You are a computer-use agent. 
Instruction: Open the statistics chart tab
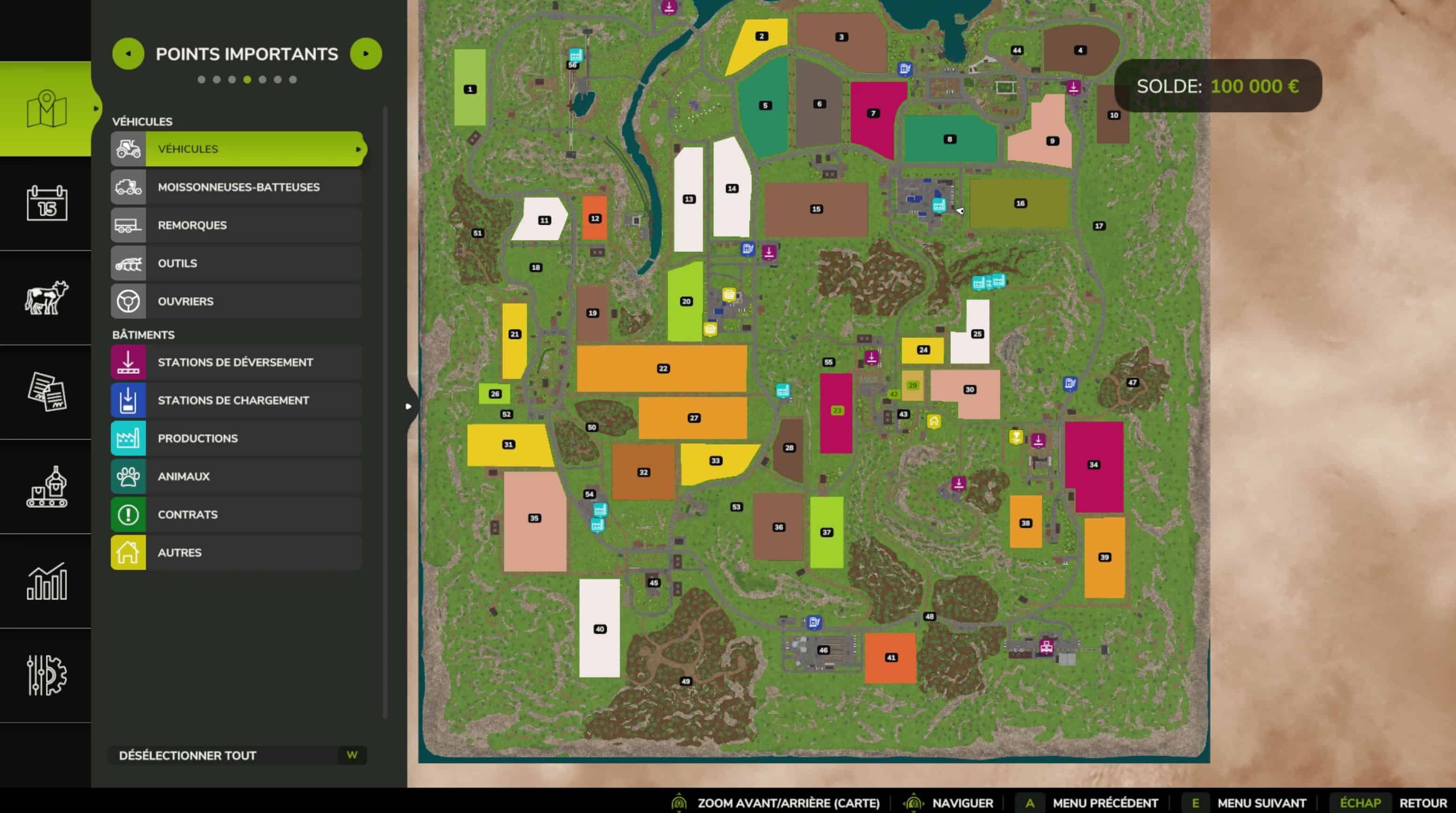(46, 581)
